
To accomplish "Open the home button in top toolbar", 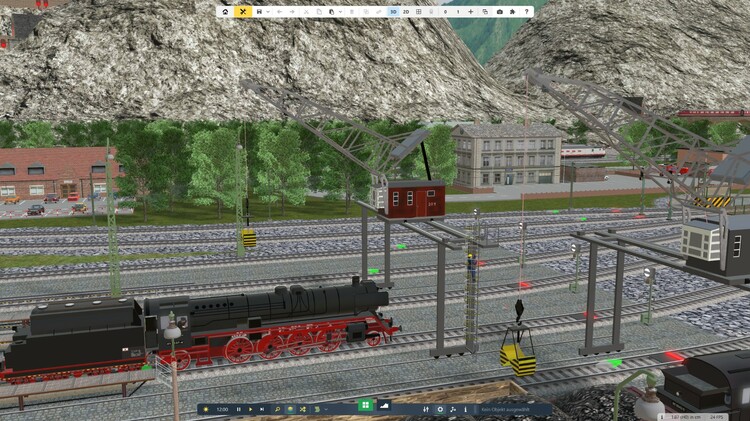I will point(226,12).
